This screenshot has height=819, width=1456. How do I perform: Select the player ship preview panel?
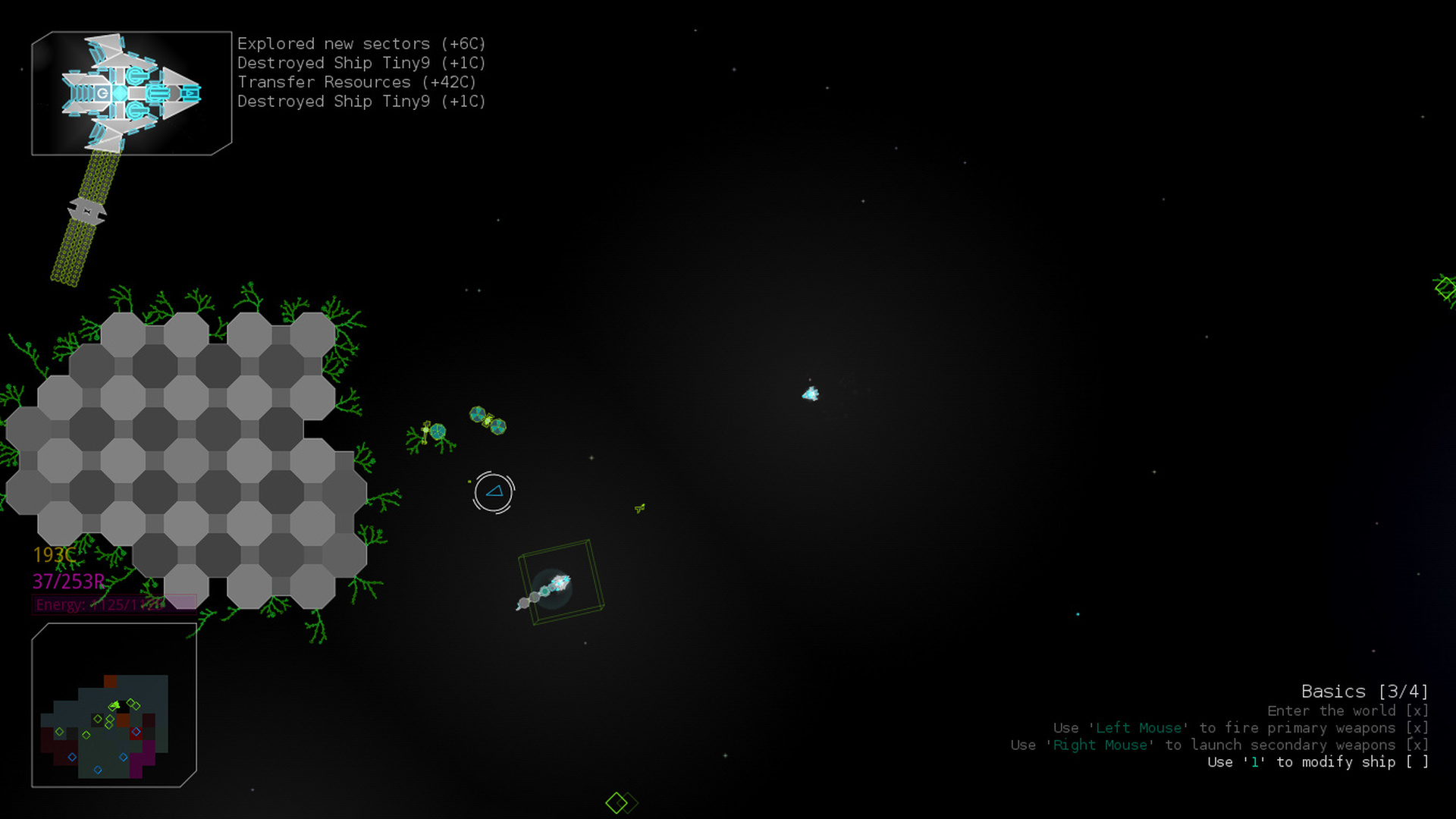point(131,93)
